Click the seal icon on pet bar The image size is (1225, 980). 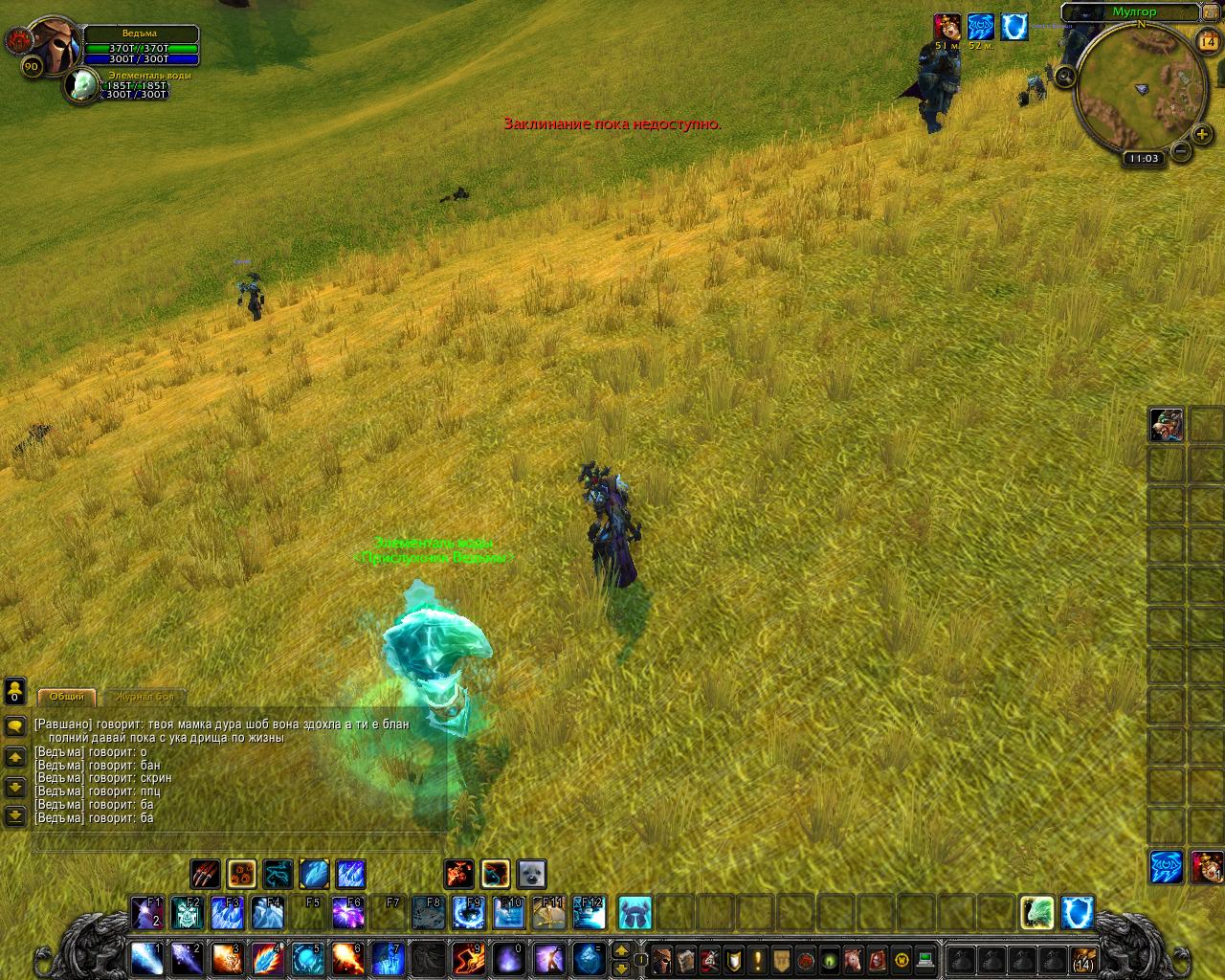coord(532,874)
